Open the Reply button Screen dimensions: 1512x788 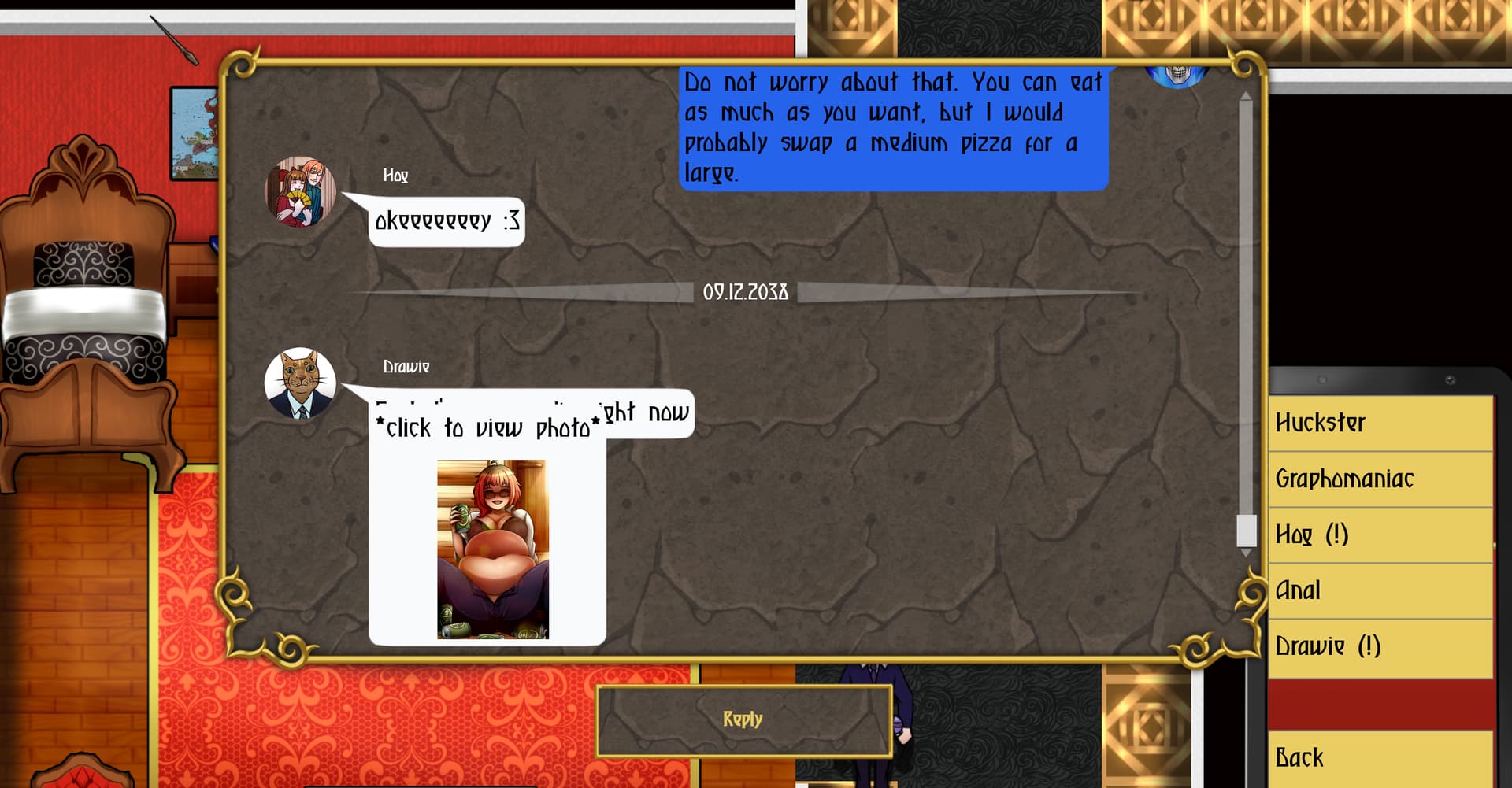click(x=743, y=720)
